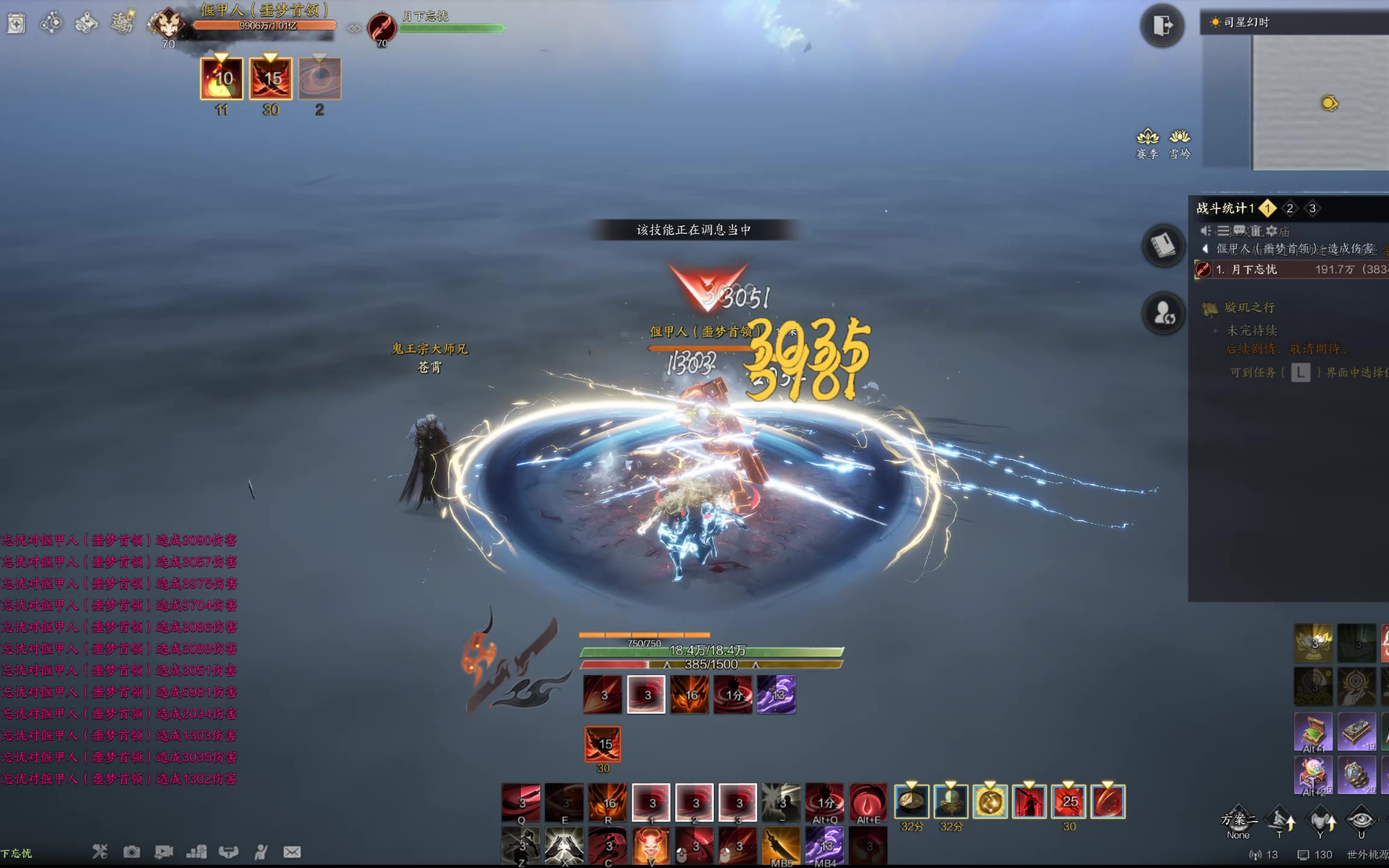Open the 璇玑之行 quest tracker entry
The width and height of the screenshot is (1389, 868).
click(1249, 308)
